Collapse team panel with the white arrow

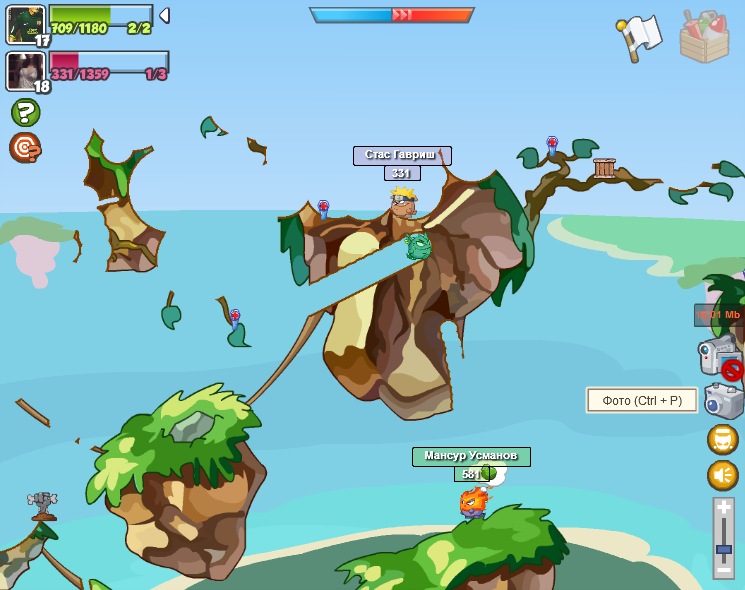(x=164, y=16)
